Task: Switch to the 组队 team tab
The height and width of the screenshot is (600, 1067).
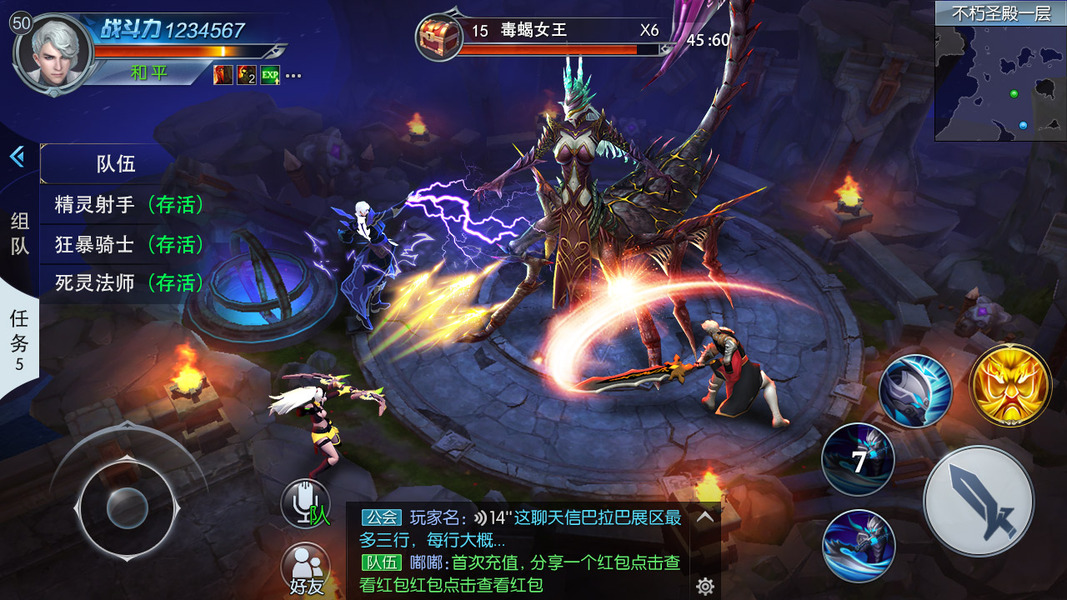Action: pyautogui.click(x=19, y=233)
